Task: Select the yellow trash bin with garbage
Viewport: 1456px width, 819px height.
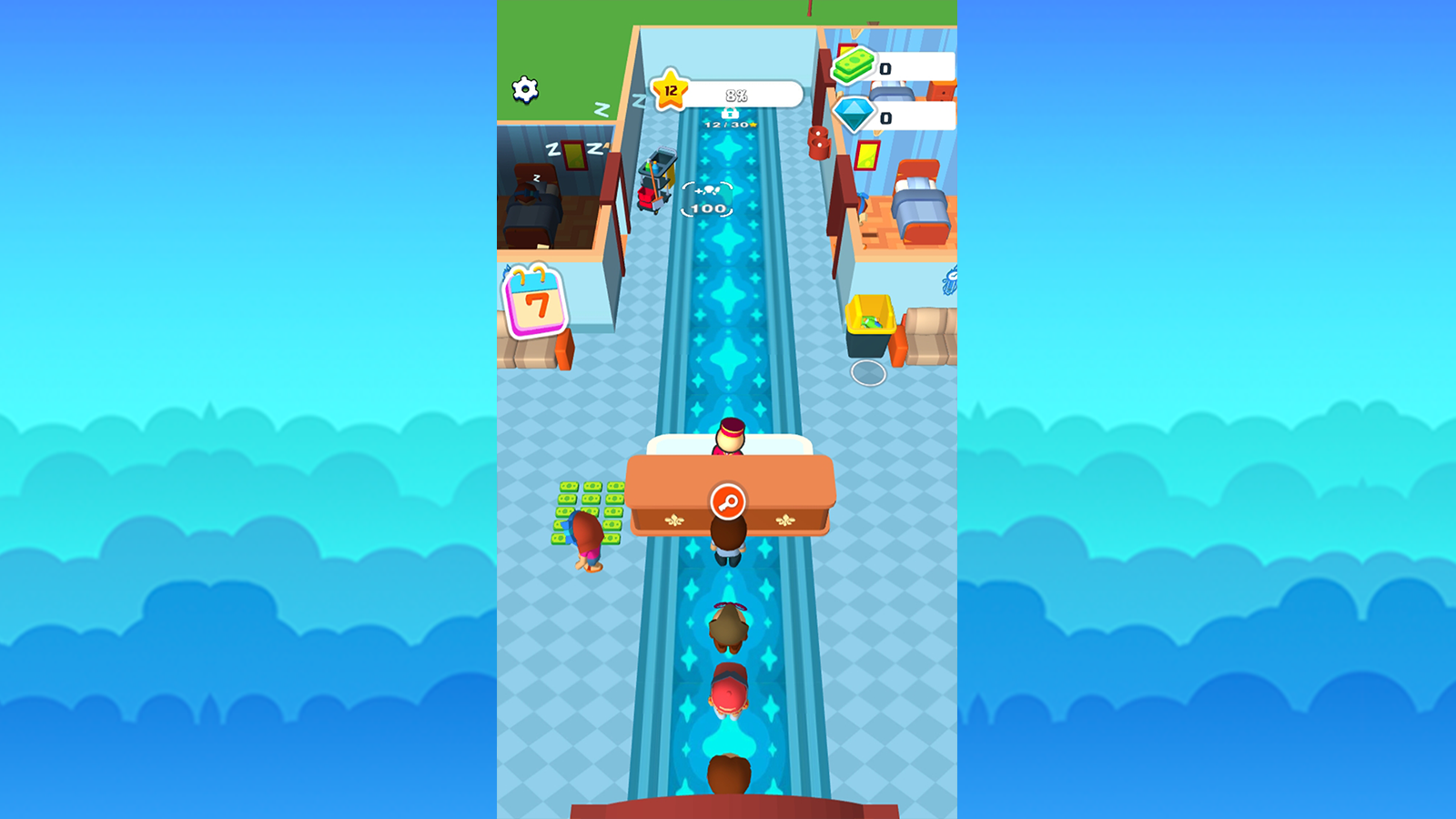Action: click(873, 321)
